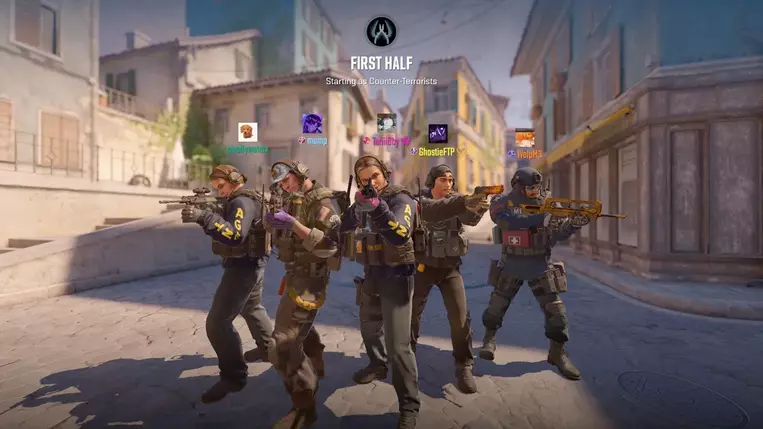Select the WelpM3 player name label
Image resolution: width=763 pixels, height=429 pixels.
529,155
